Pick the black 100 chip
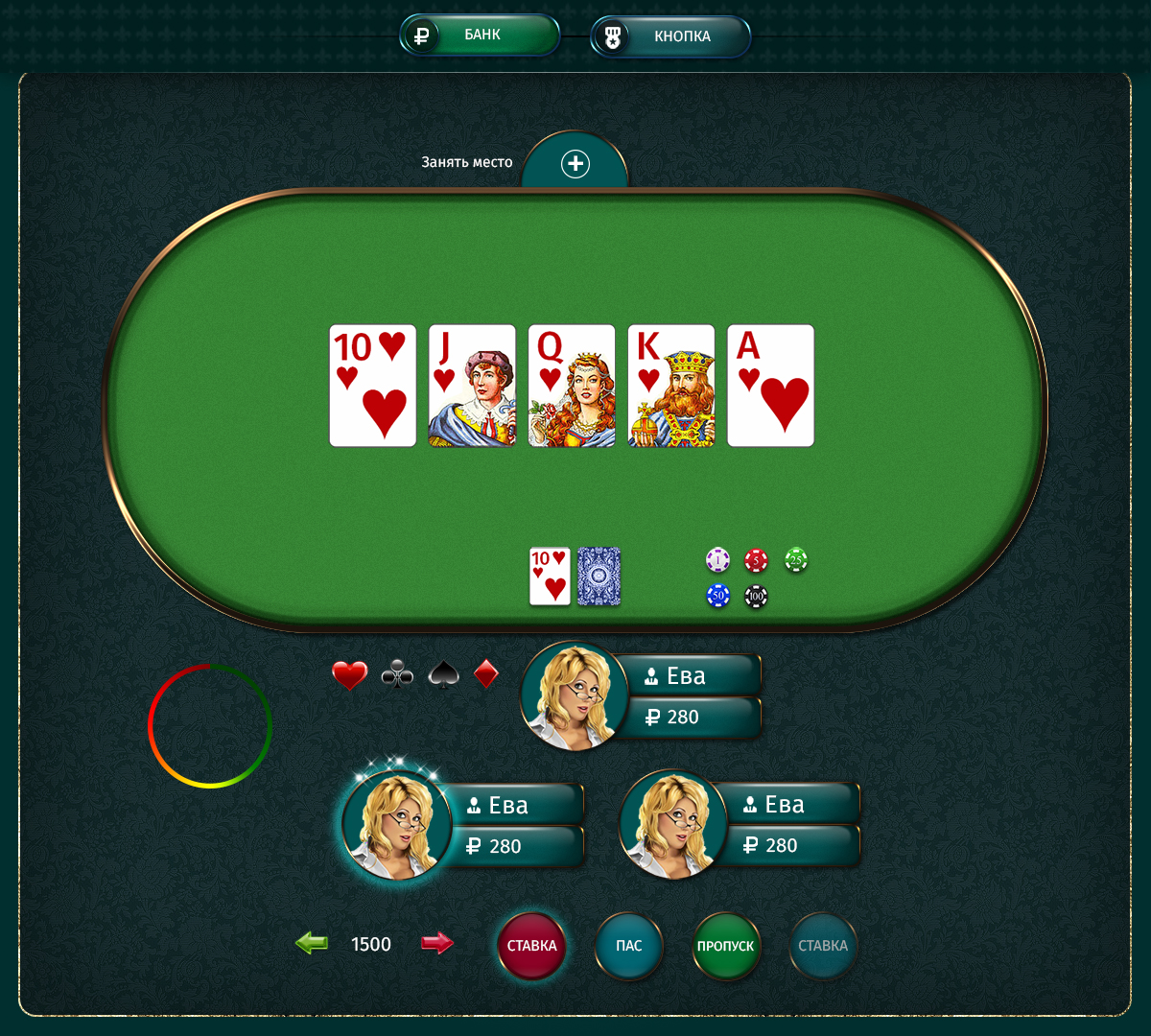This screenshot has height=1036, width=1151. [x=757, y=597]
